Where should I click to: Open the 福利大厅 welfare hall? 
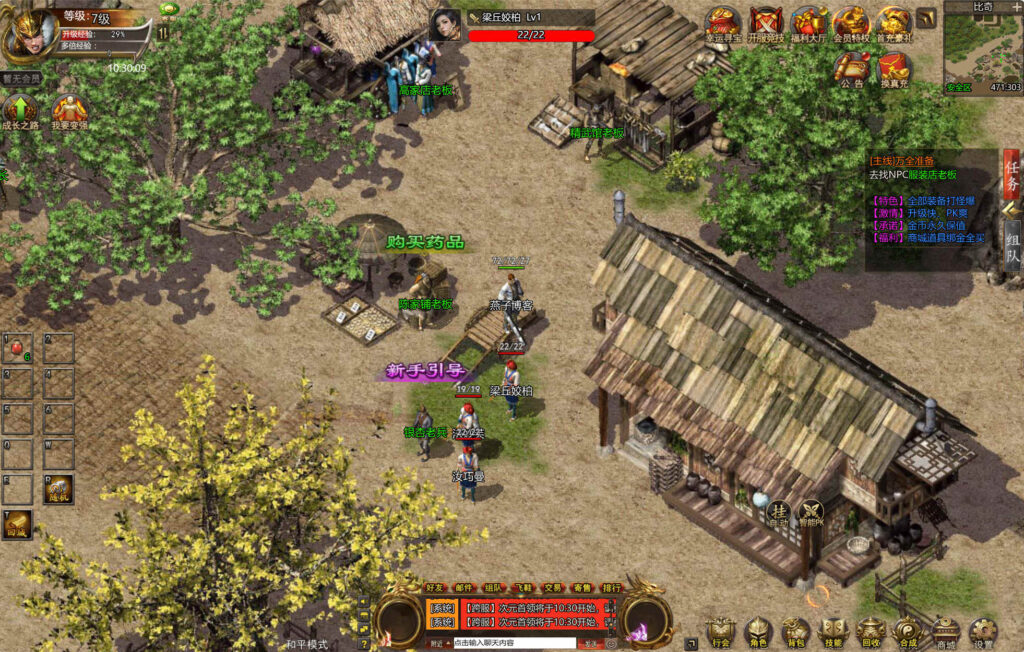[808, 22]
